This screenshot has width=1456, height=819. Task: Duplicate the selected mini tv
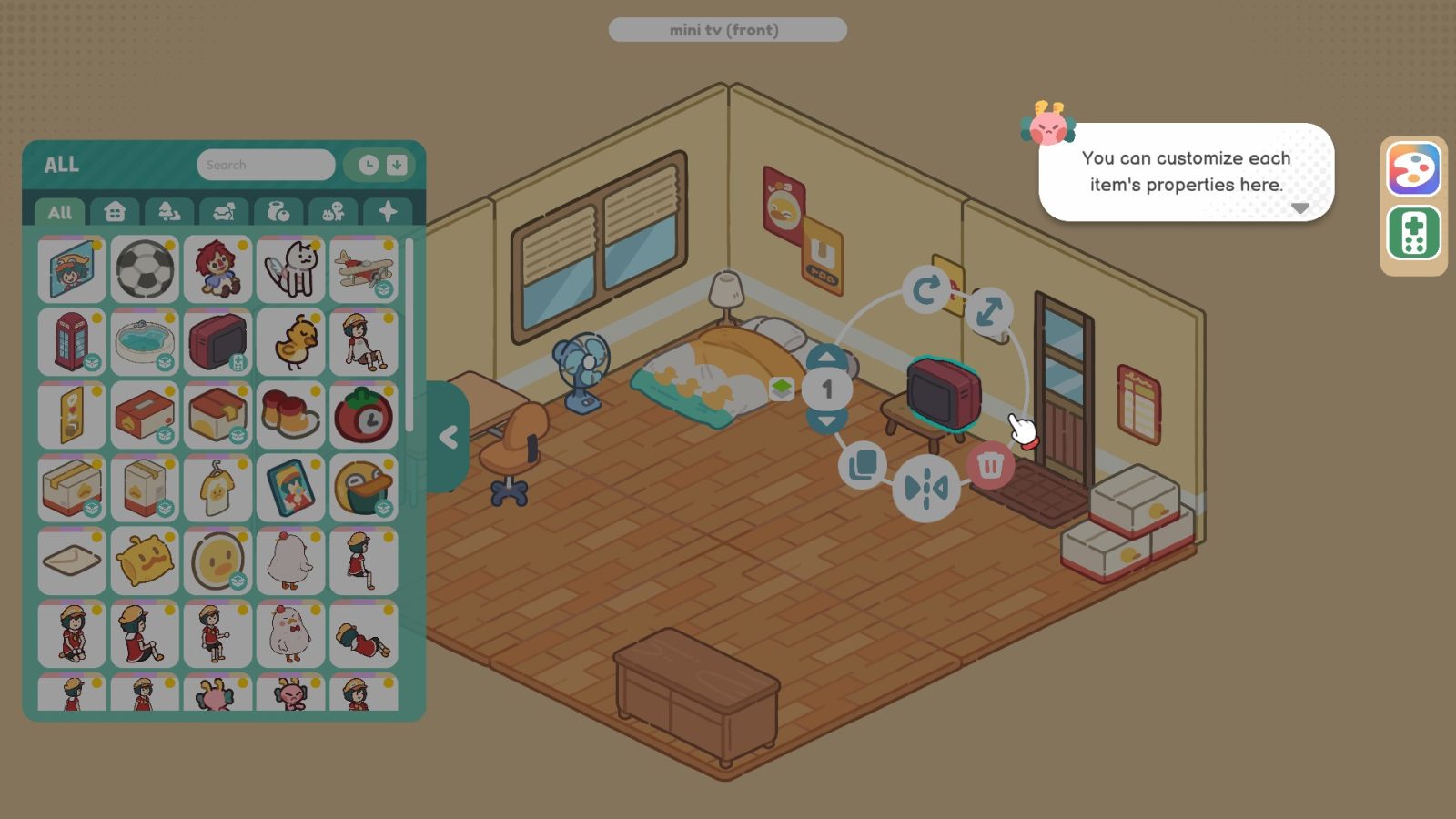[x=862, y=464]
